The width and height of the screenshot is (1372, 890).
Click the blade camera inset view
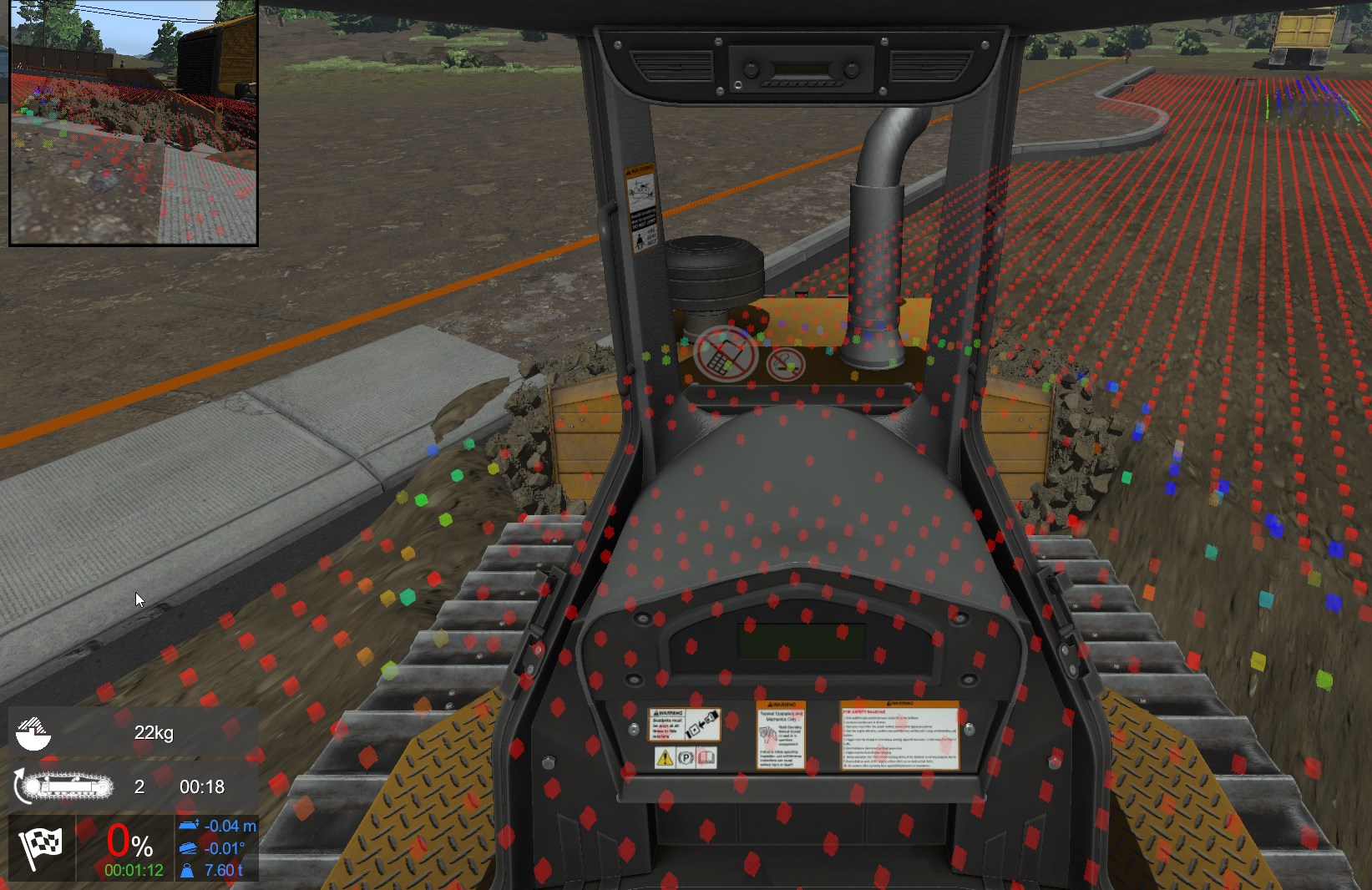tap(134, 122)
